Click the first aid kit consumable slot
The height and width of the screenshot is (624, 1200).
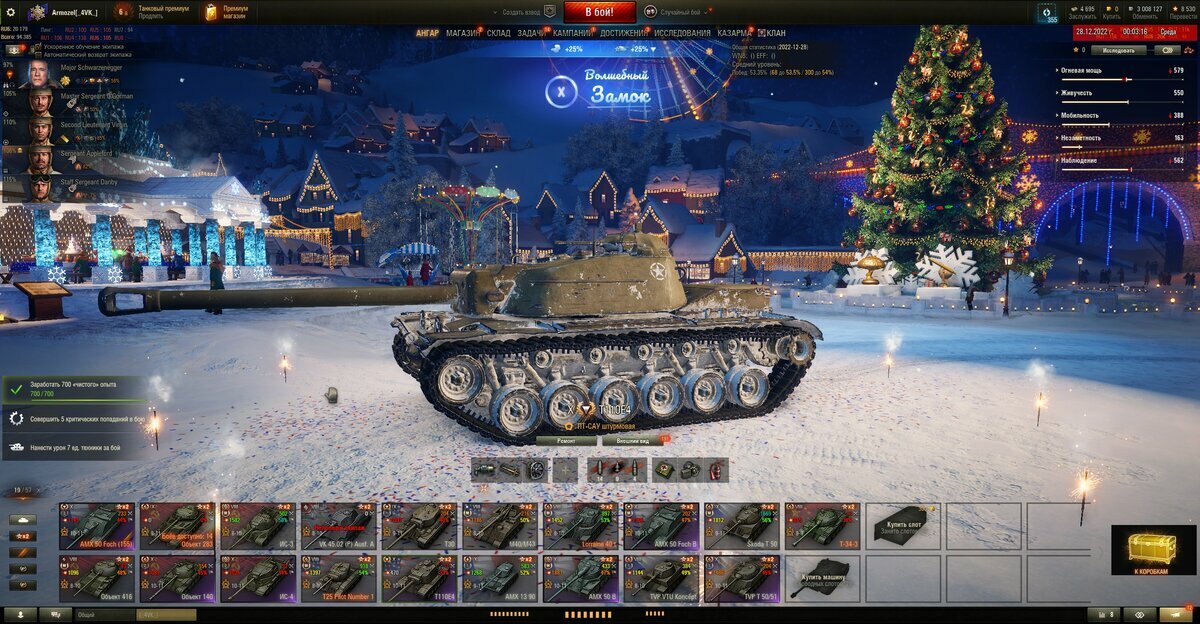coord(664,469)
